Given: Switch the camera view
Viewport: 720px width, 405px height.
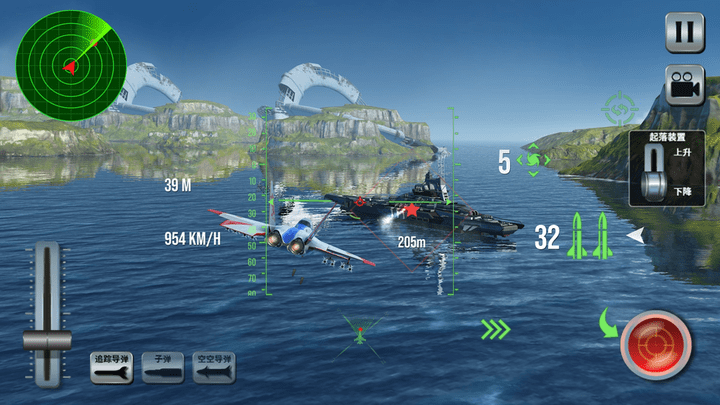Looking at the screenshot, I should point(685,86).
